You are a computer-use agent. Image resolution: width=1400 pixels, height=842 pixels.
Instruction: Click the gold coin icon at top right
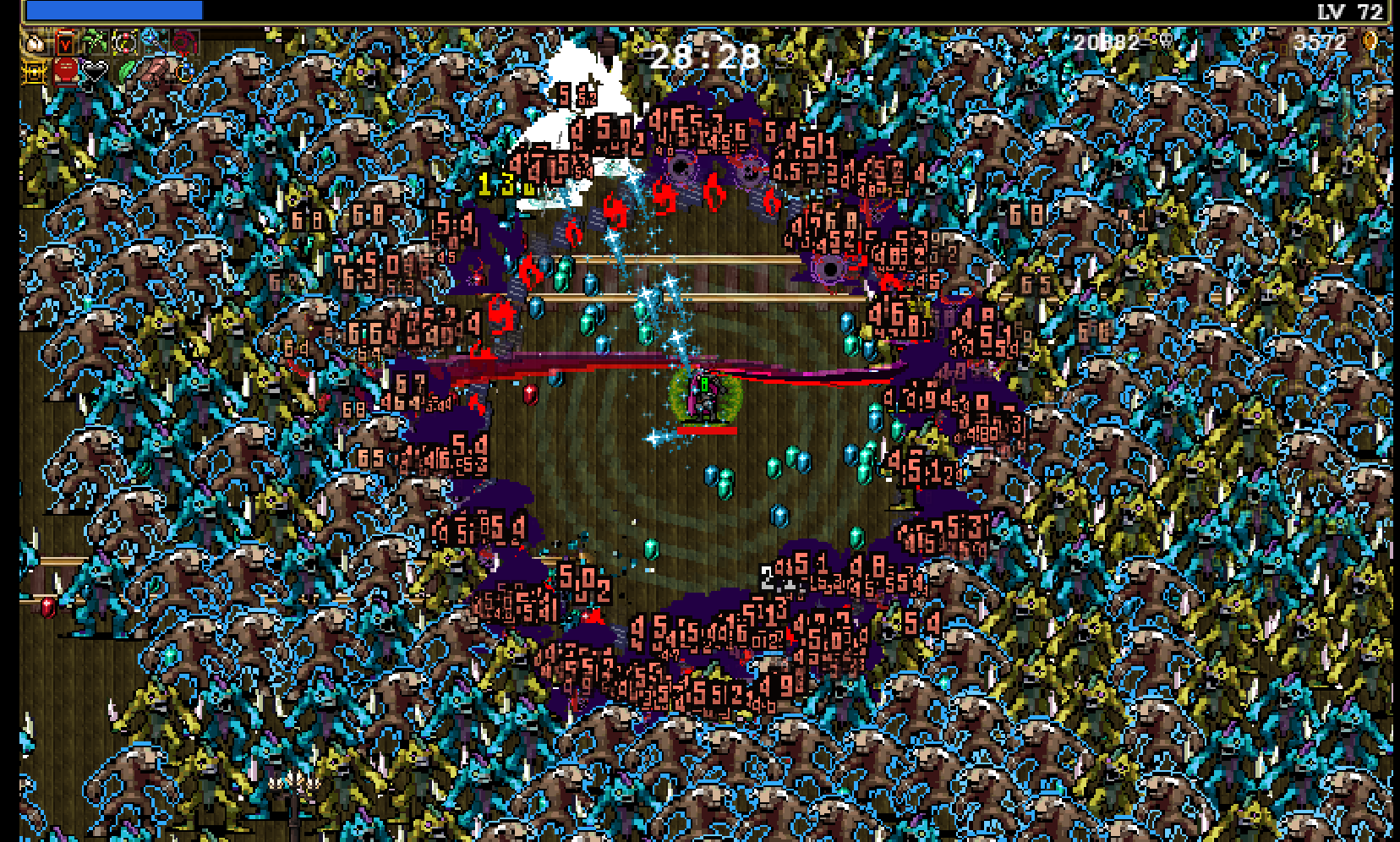(x=1370, y=41)
